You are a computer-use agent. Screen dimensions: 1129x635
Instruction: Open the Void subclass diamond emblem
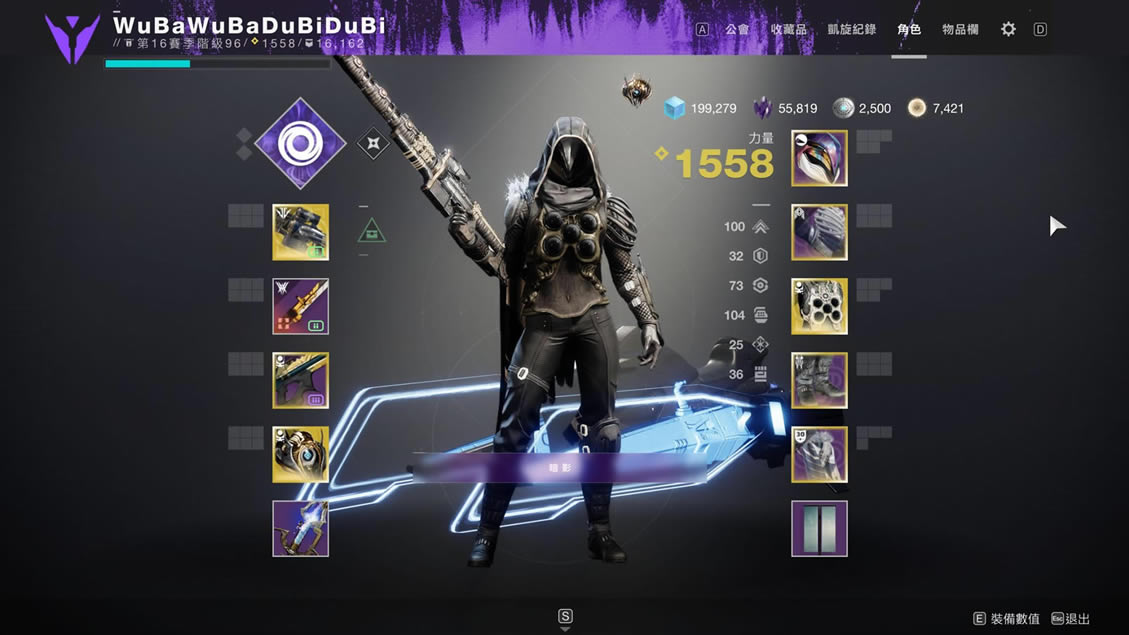click(300, 144)
